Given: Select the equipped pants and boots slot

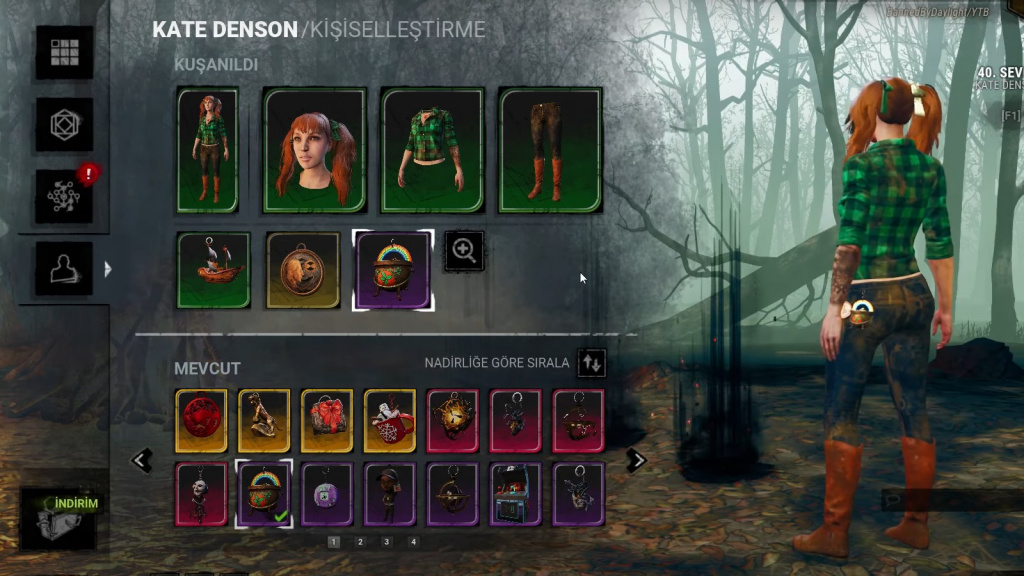Looking at the screenshot, I should (551, 150).
